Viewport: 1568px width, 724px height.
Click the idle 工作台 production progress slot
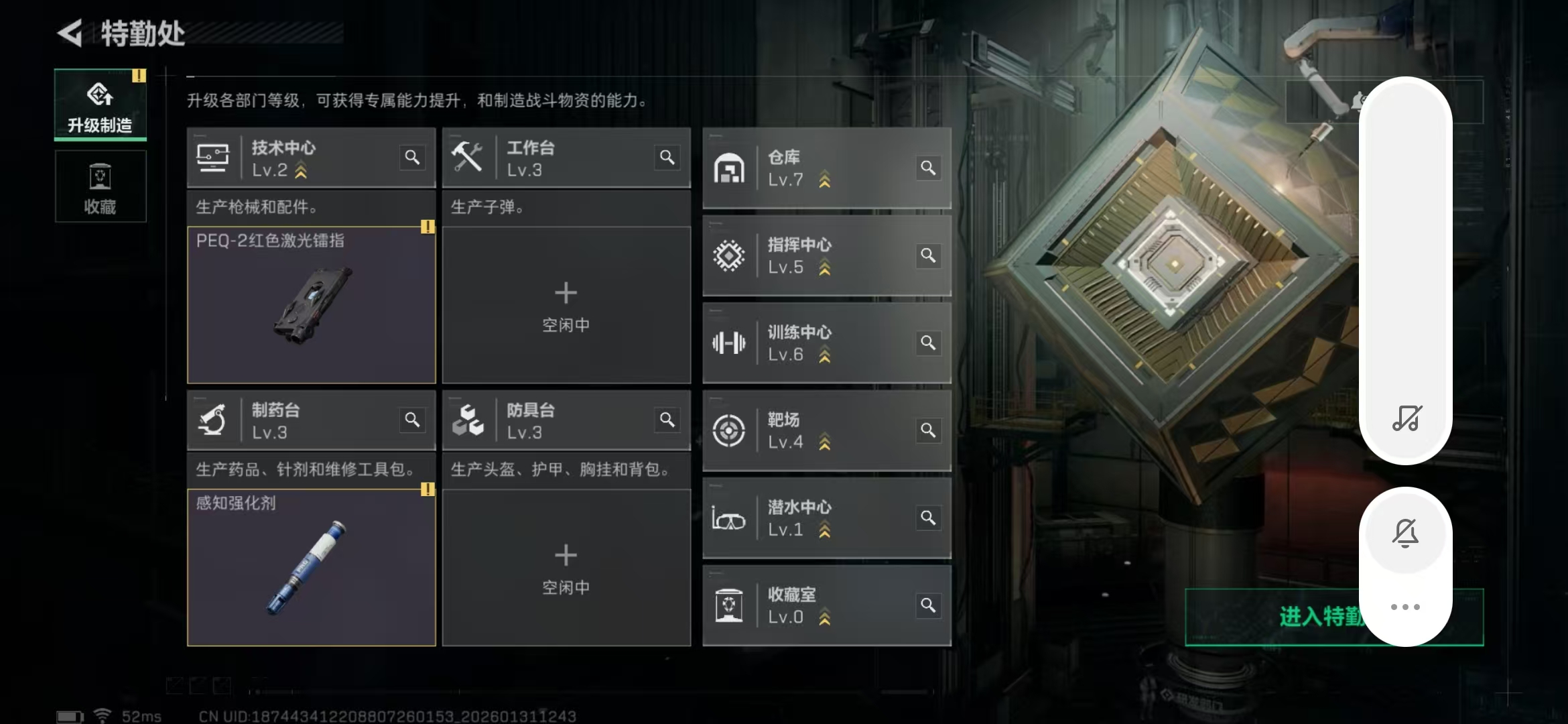click(x=566, y=305)
